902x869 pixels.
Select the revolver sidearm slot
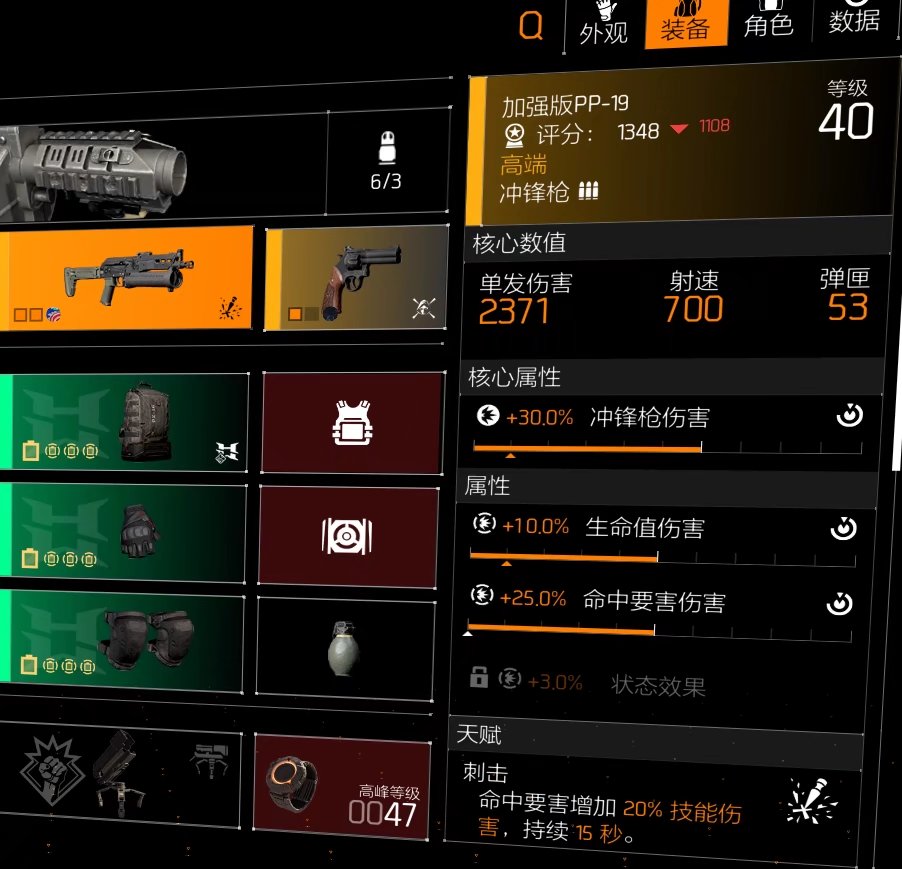(357, 277)
